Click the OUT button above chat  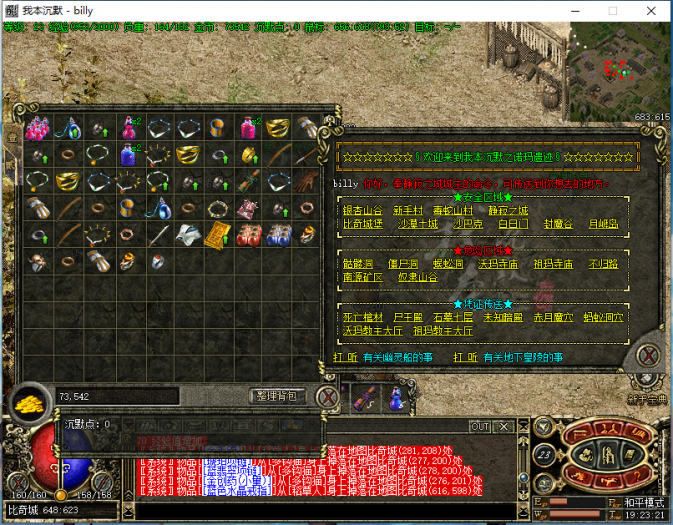479,427
